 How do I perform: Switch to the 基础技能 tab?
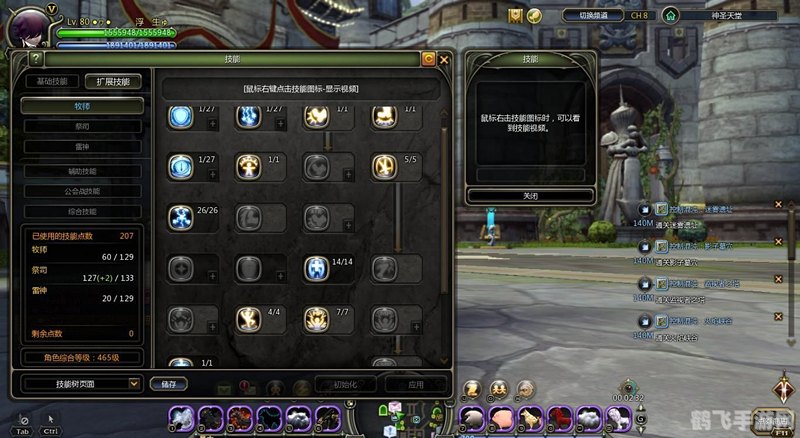click(52, 82)
